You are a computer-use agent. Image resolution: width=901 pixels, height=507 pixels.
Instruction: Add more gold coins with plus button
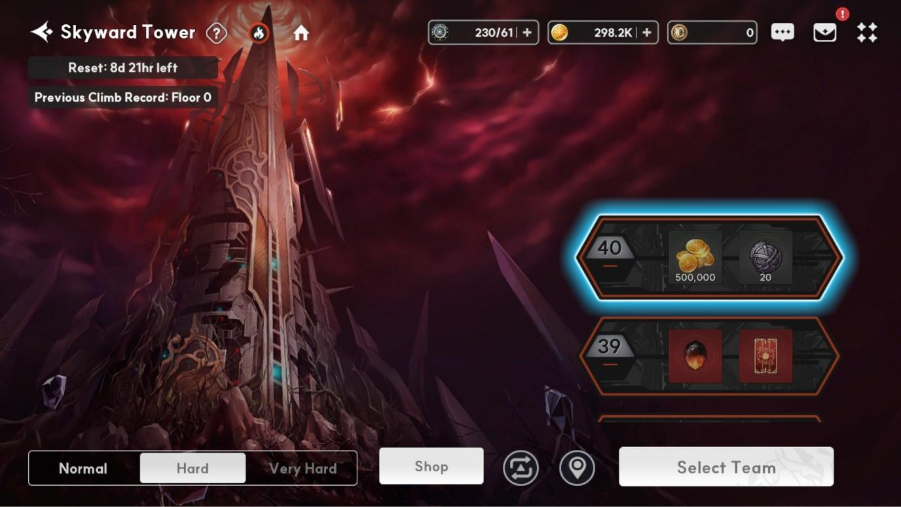pos(647,33)
